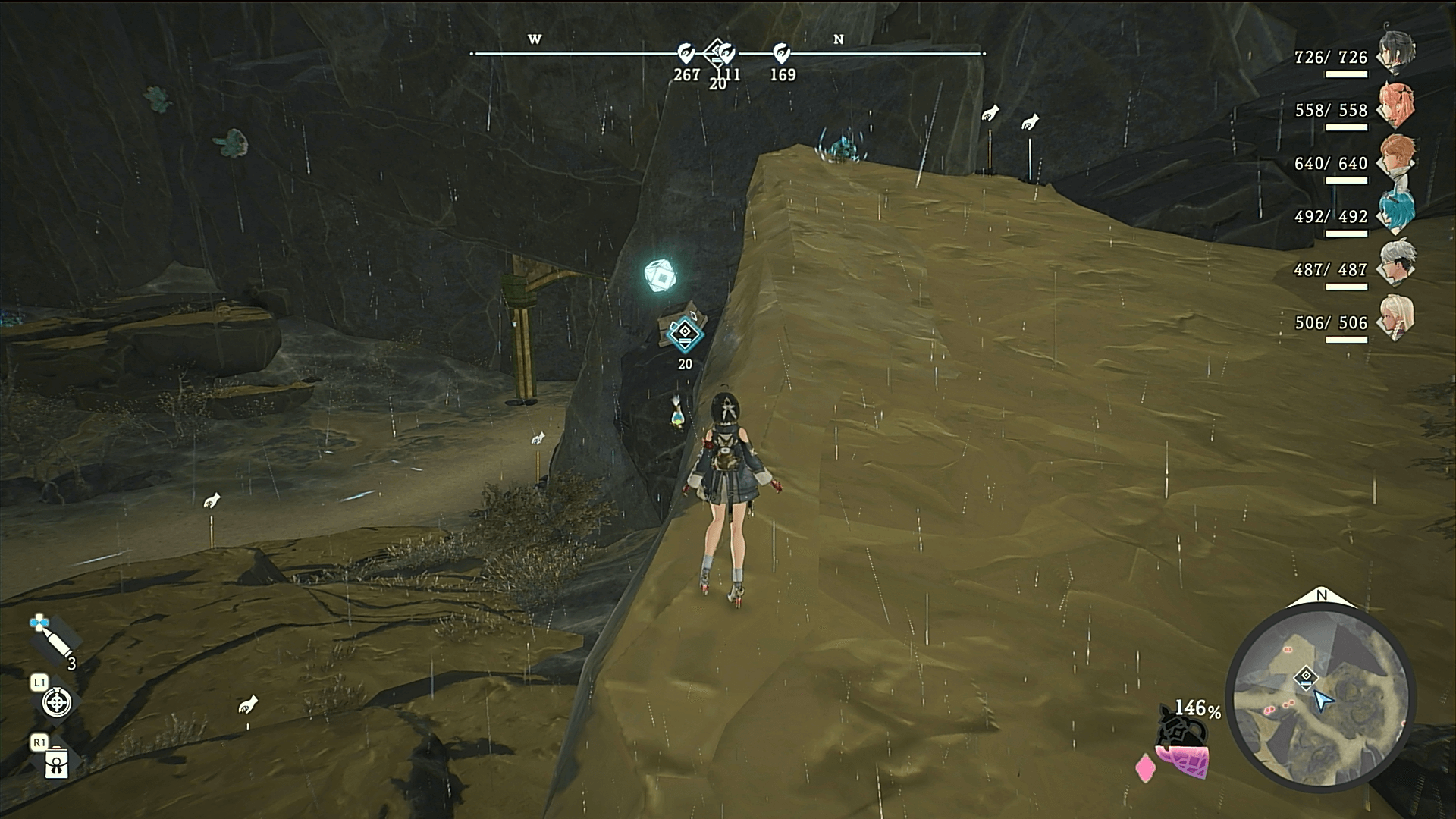Click the compass marker showing 267
Screen dimensions: 1456x819
click(x=686, y=53)
